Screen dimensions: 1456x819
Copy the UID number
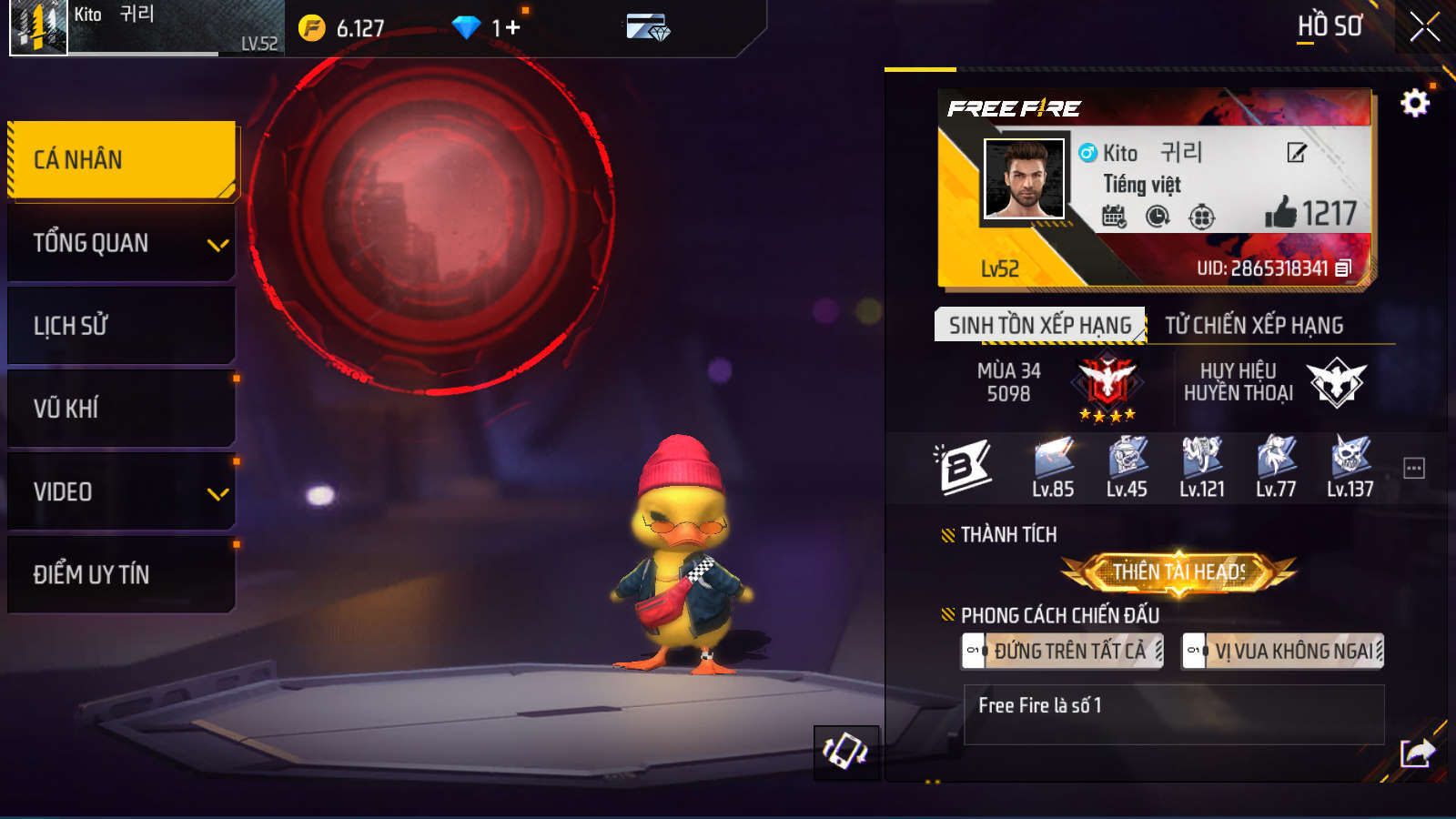[1343, 268]
